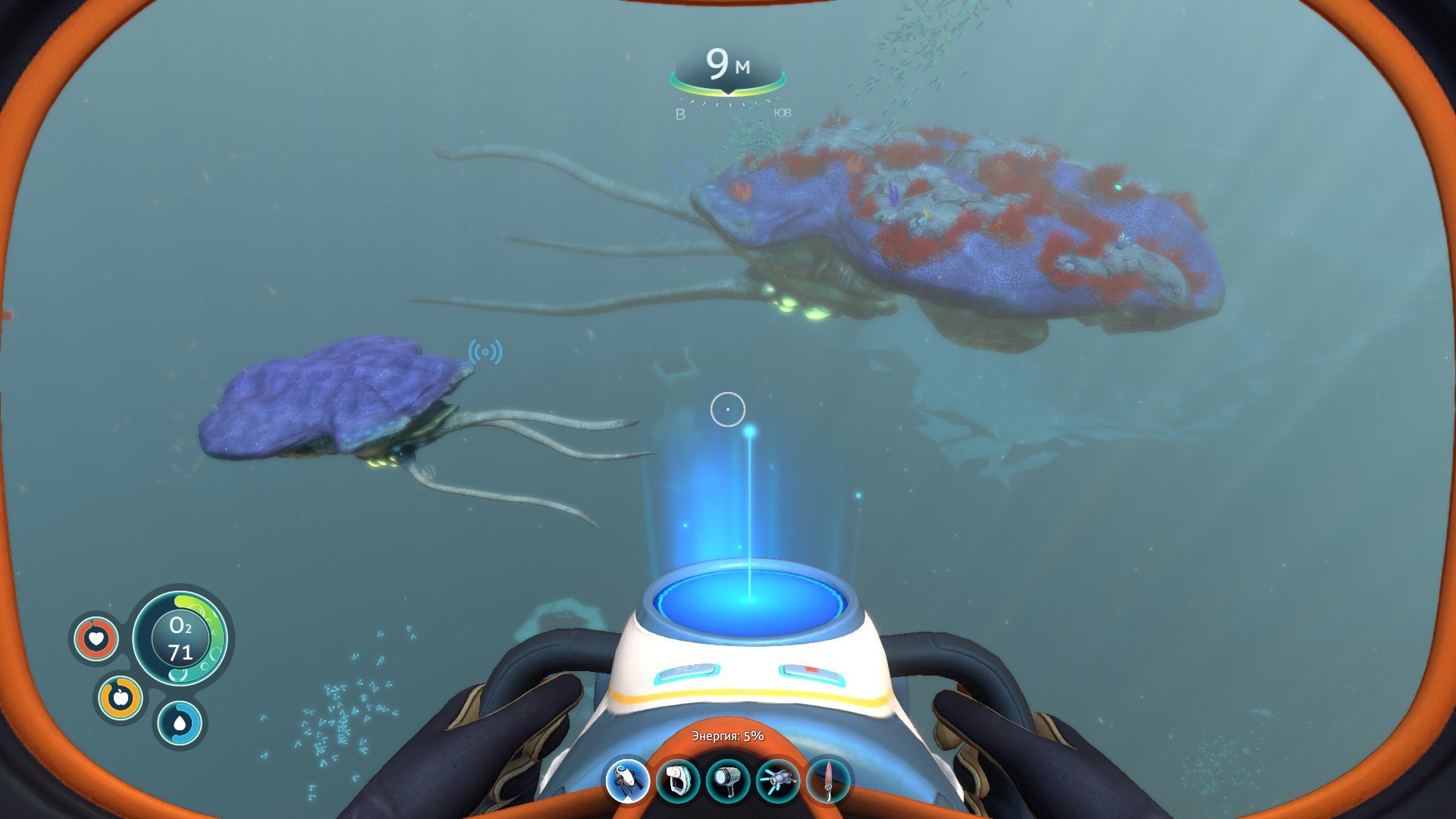Image resolution: width=1456 pixels, height=819 pixels.
Task: Equip the handheld scanner from the hotbar
Action: pos(677,781)
